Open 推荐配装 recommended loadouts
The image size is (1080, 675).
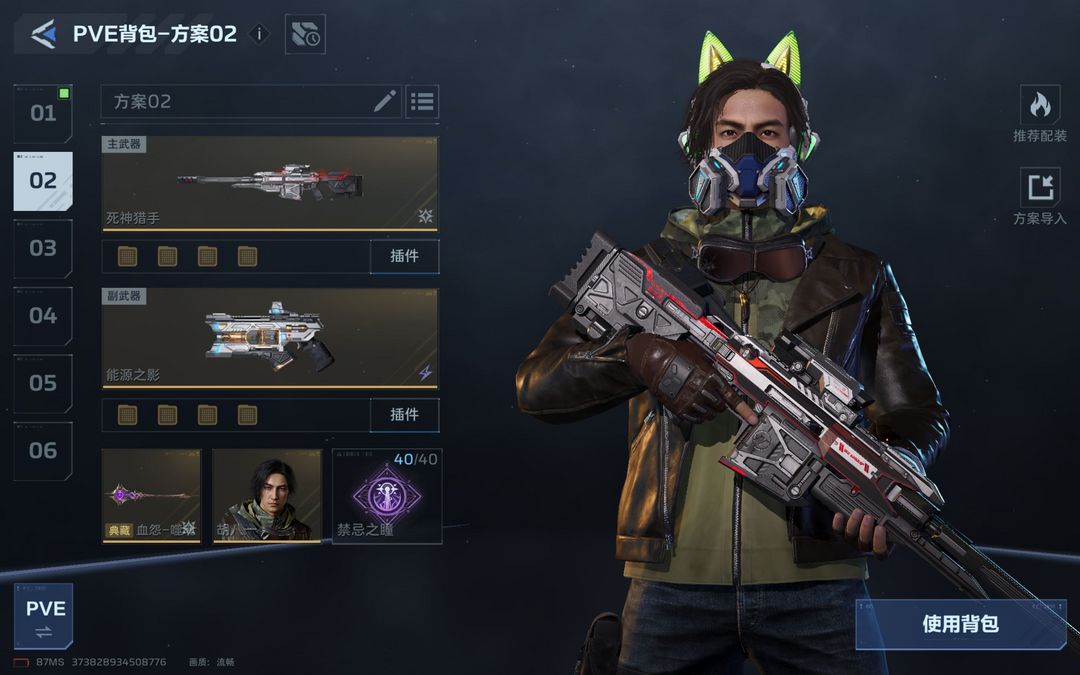coord(1040,113)
